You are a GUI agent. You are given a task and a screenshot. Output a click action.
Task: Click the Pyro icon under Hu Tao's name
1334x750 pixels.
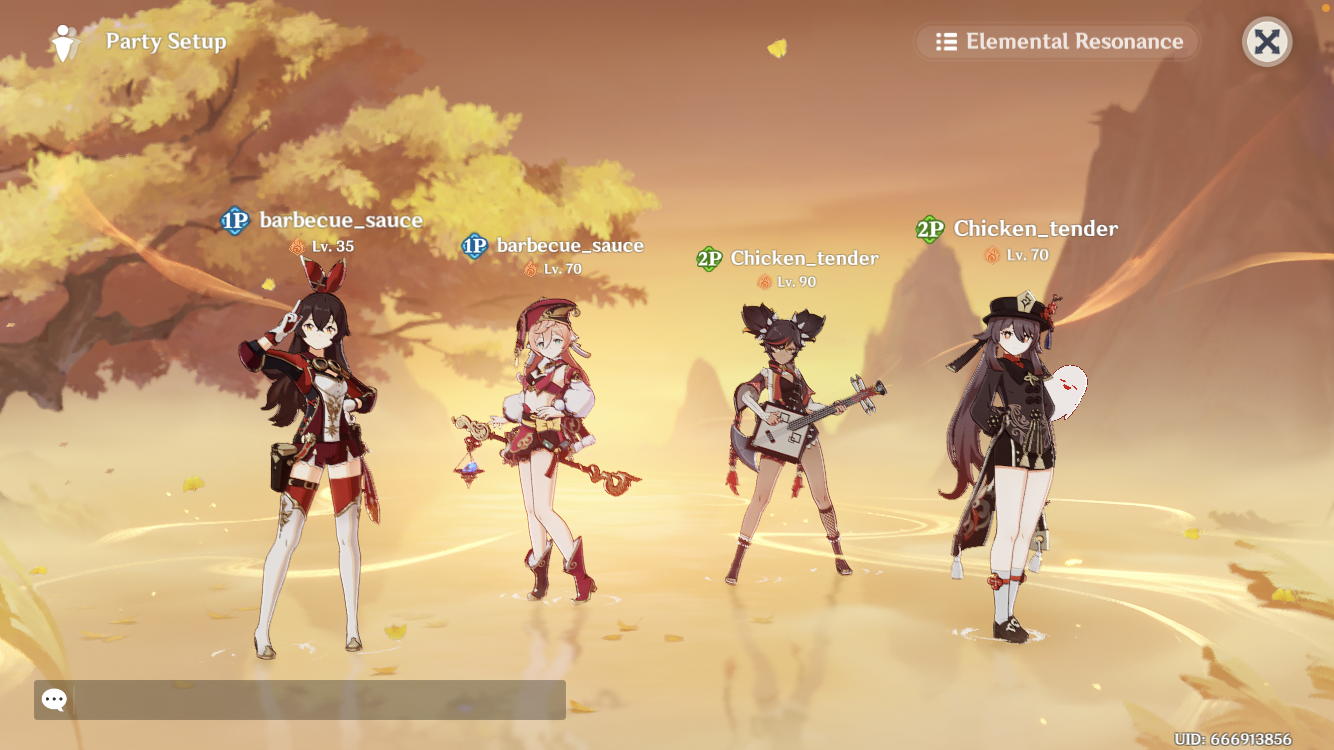990,254
